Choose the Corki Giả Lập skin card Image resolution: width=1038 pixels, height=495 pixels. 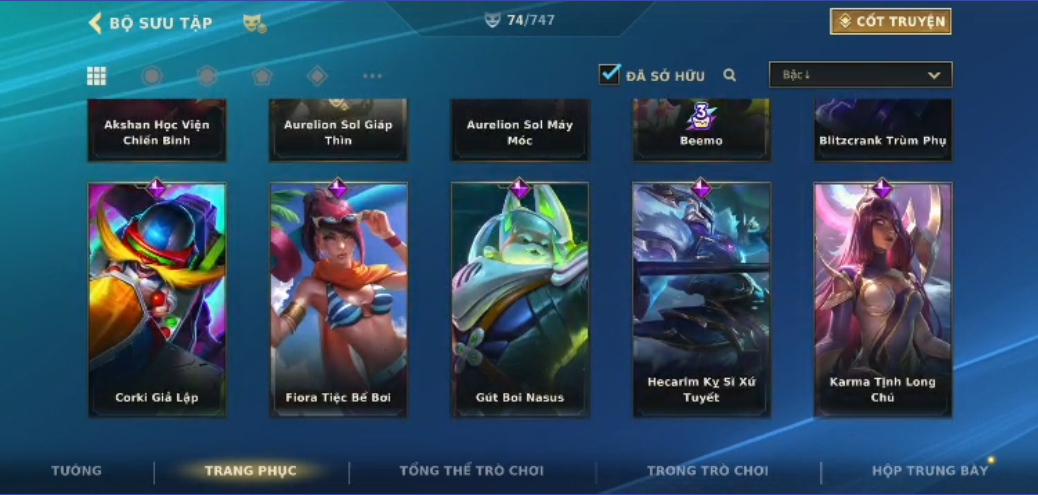(157, 299)
